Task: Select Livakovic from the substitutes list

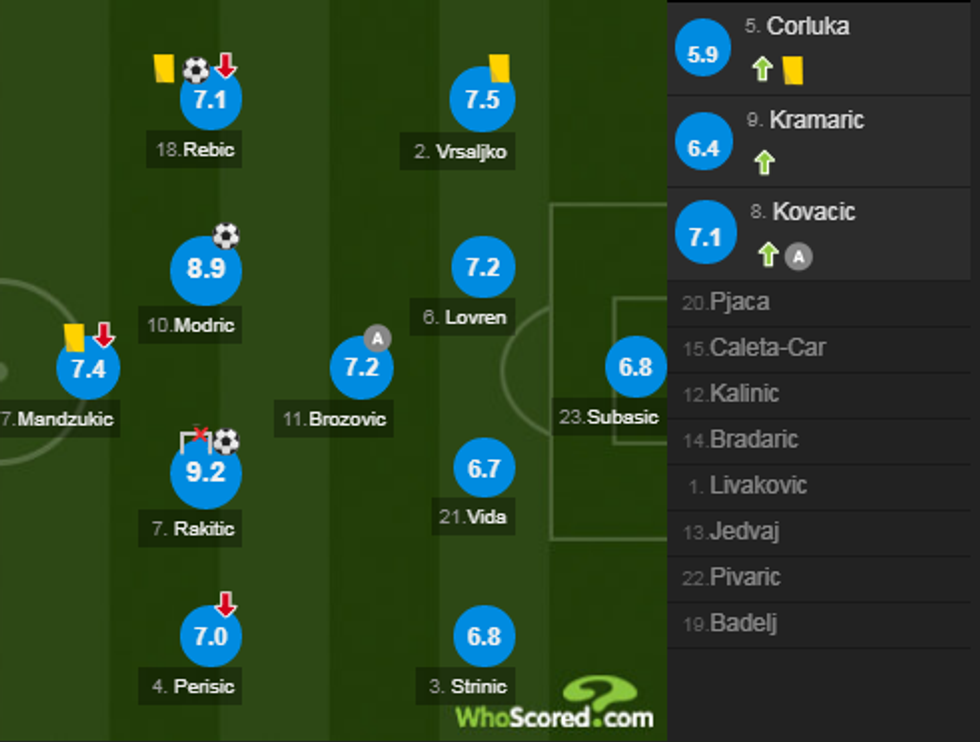Action: [758, 486]
